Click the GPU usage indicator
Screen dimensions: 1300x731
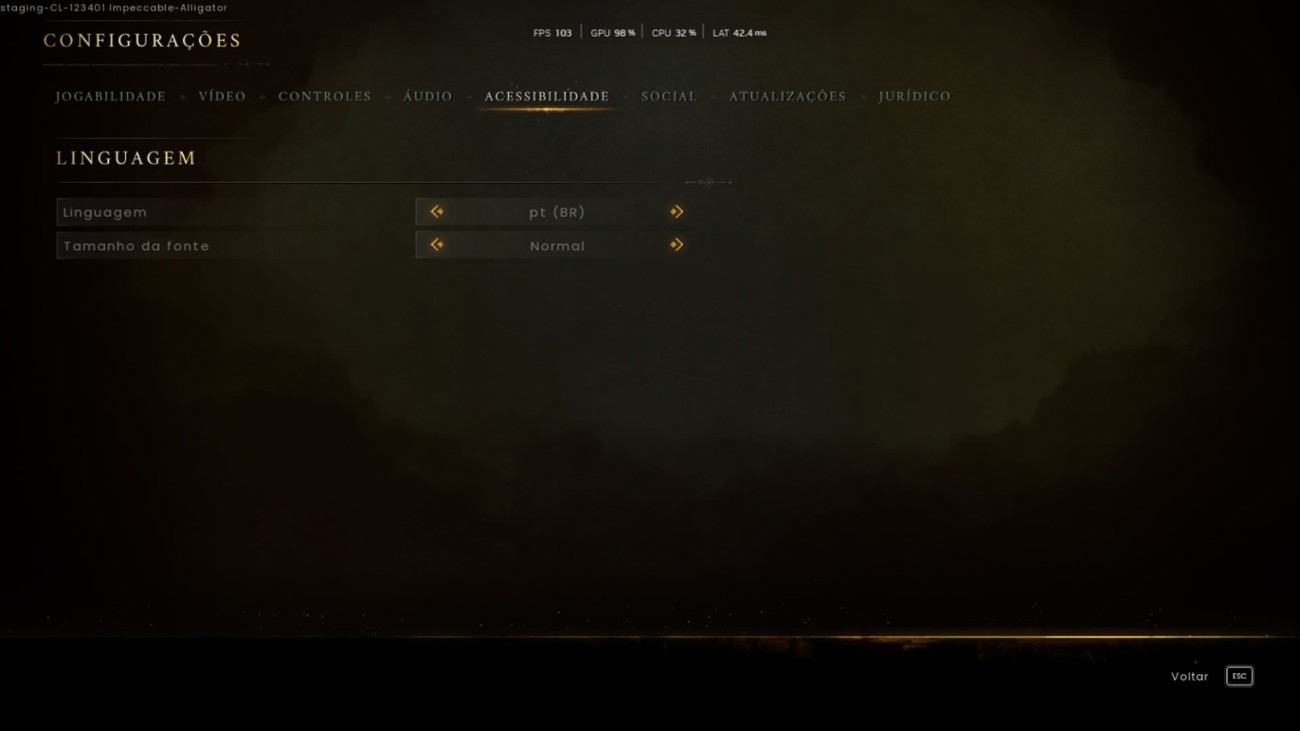point(611,31)
